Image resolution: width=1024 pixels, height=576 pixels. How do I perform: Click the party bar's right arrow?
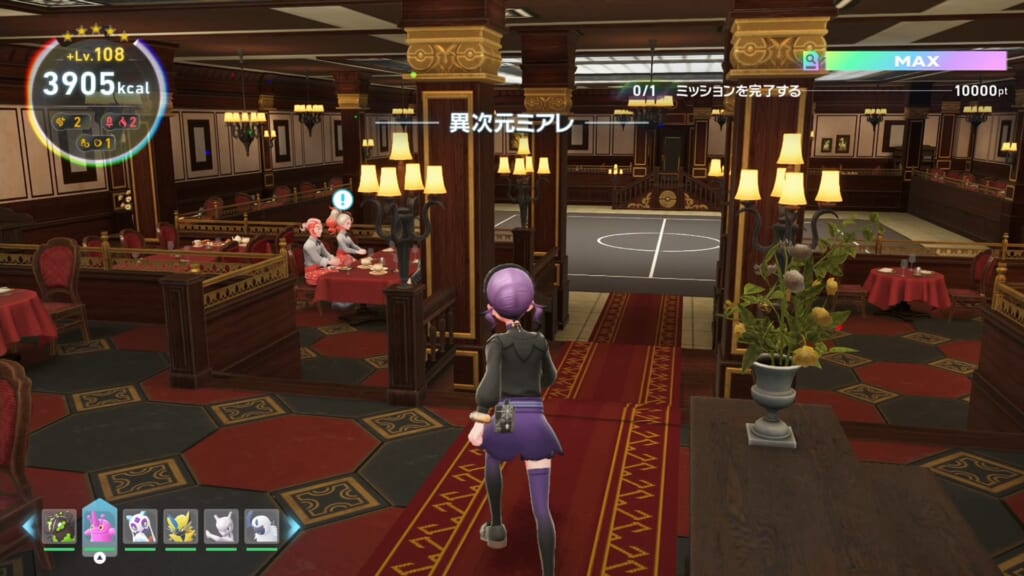point(294,526)
